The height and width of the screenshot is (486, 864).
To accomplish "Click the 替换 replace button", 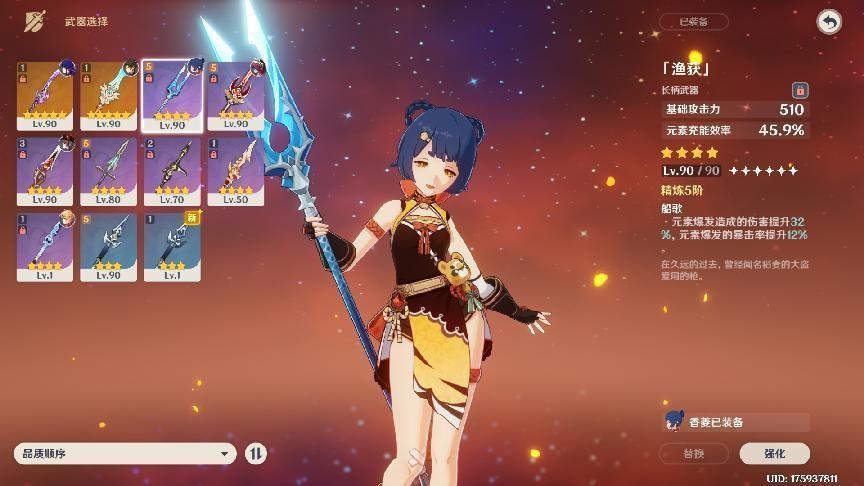I will click(x=693, y=453).
